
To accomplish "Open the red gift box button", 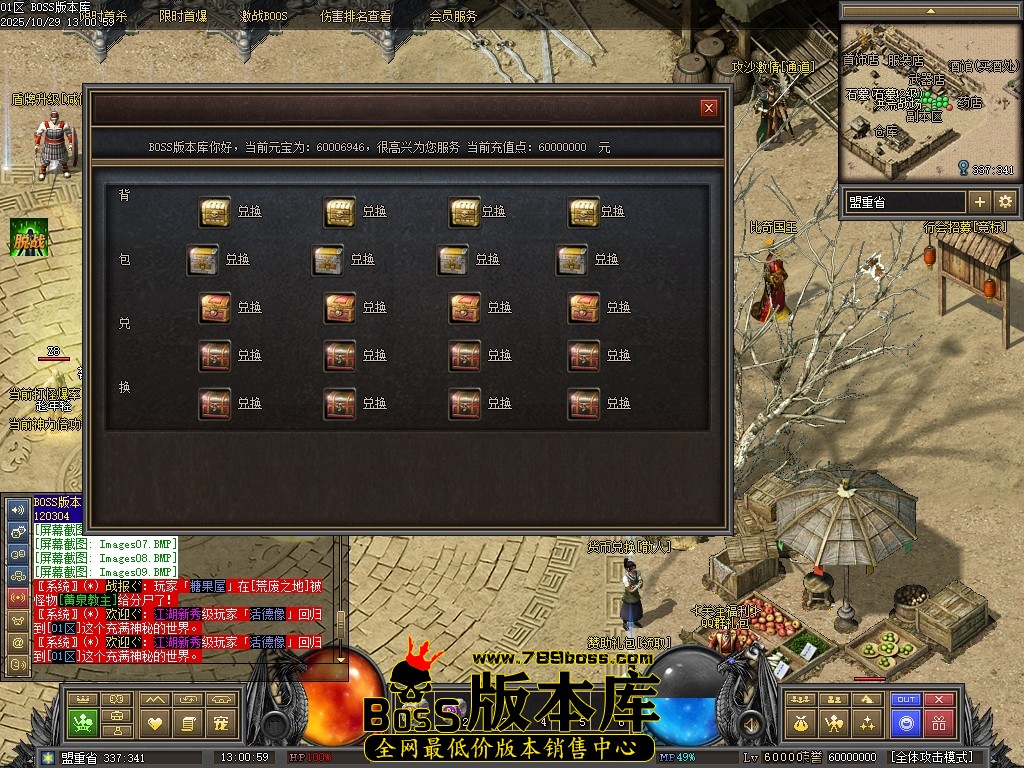I will coord(938,722).
